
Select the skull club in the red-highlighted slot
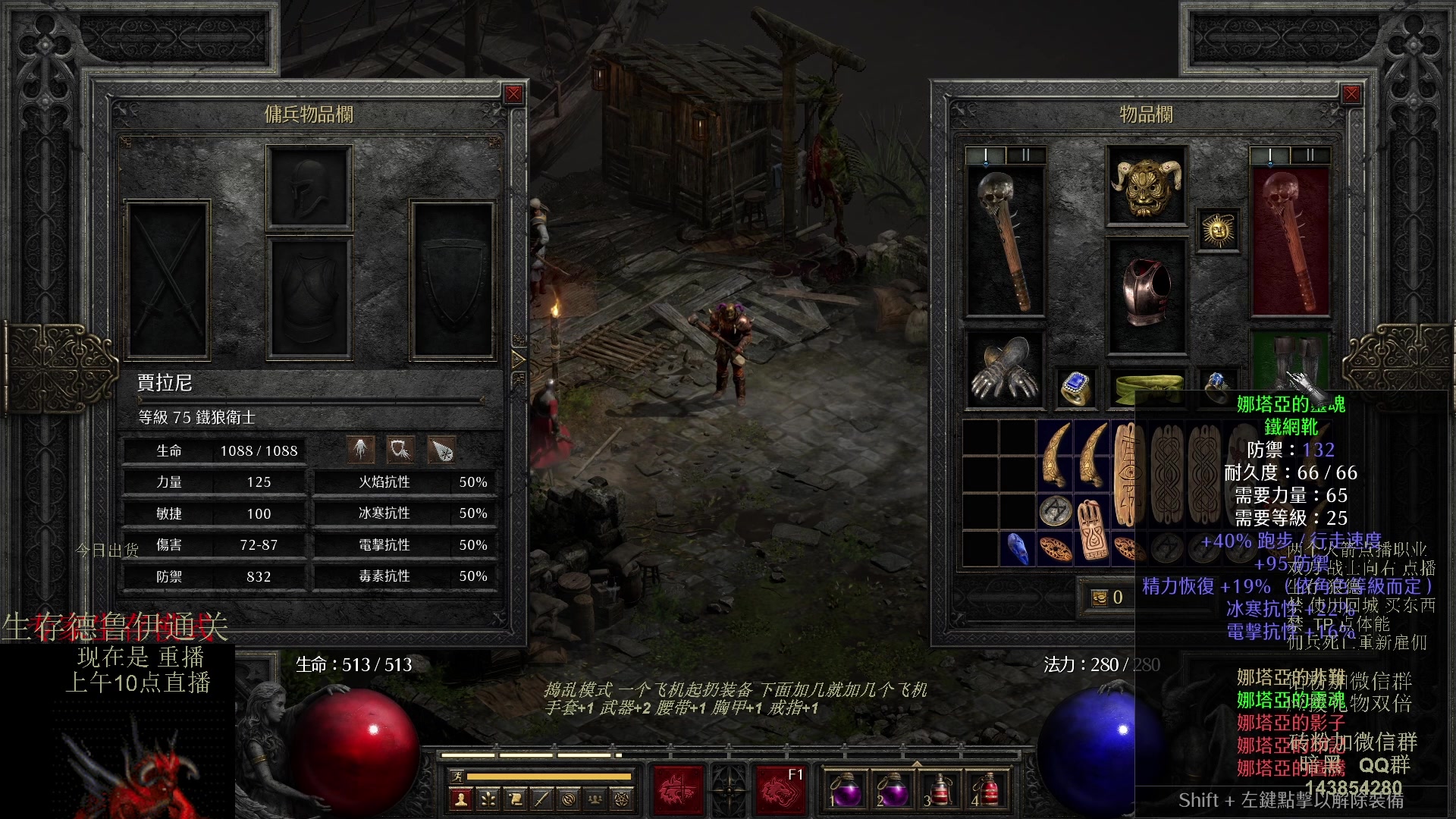tap(1289, 240)
